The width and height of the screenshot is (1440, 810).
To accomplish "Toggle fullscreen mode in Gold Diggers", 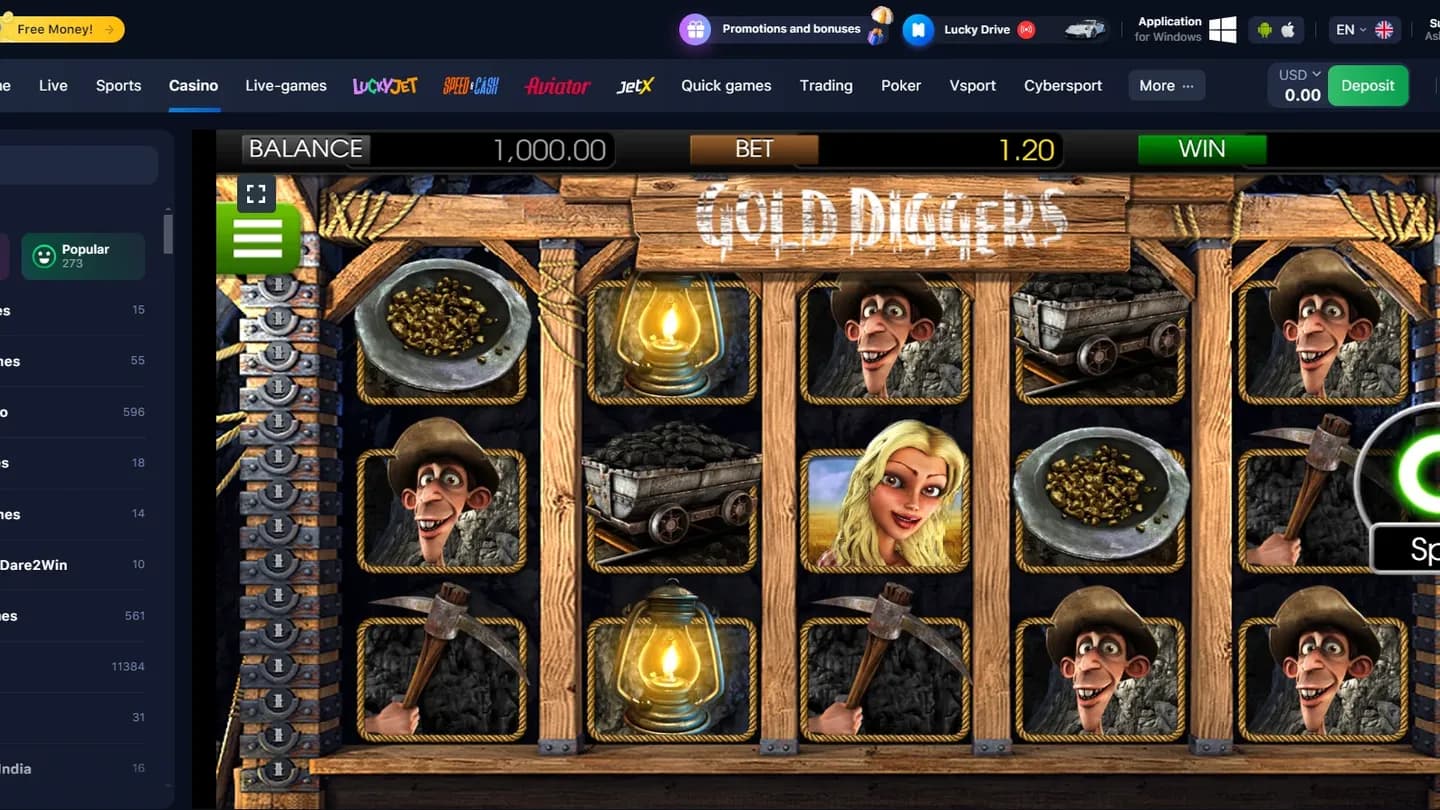I will point(256,193).
